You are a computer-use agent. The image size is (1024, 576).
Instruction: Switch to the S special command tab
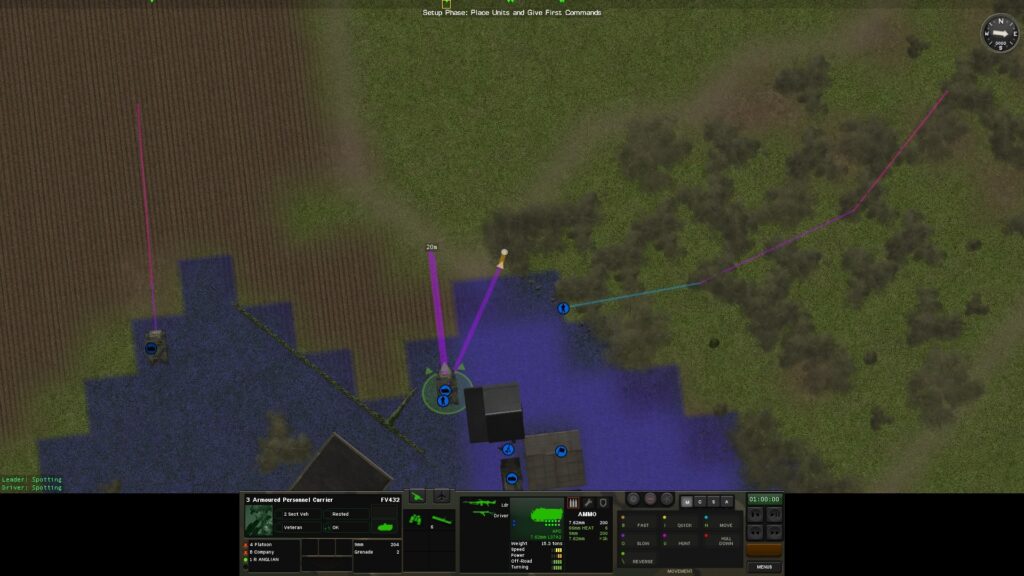coord(713,501)
